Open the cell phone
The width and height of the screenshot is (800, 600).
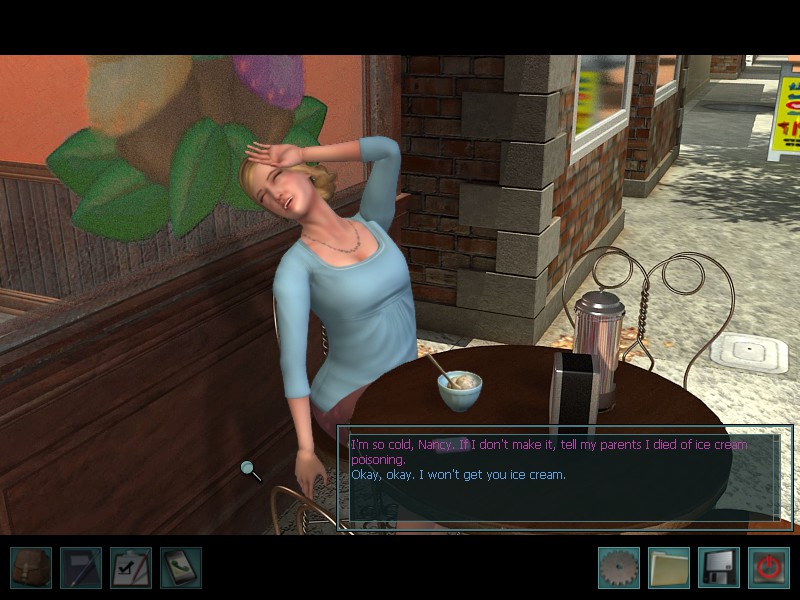coord(181,567)
